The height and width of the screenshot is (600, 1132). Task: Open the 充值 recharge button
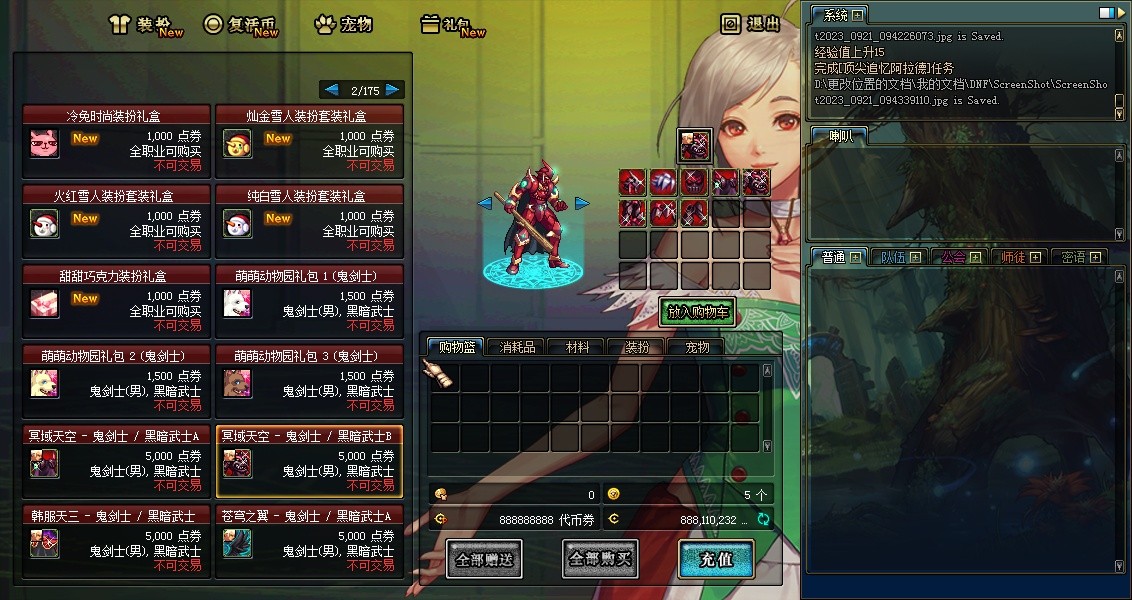[x=716, y=559]
